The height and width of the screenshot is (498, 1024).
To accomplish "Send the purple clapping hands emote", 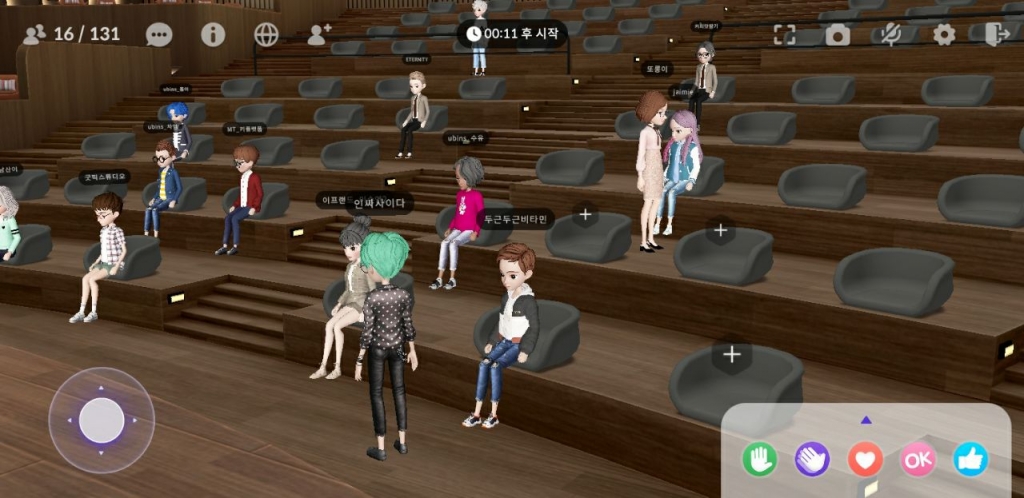I will click(812, 459).
